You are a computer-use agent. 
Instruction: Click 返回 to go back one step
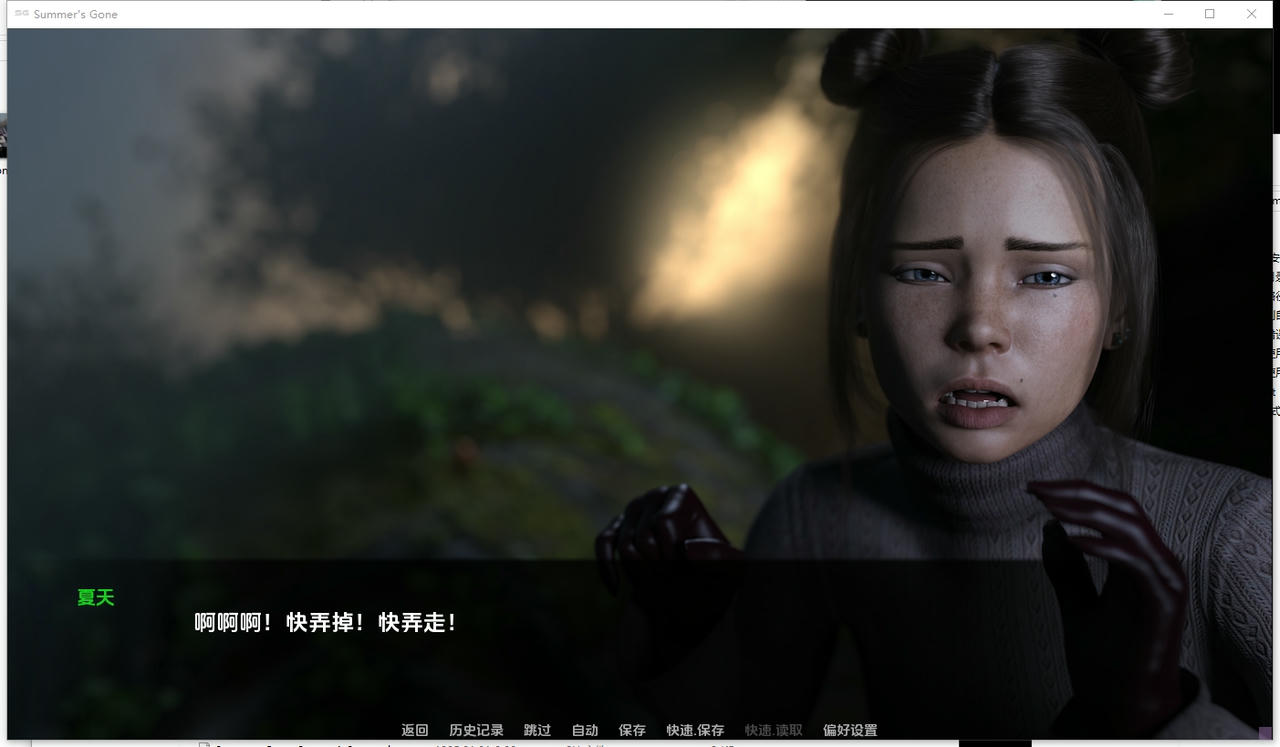(x=414, y=730)
